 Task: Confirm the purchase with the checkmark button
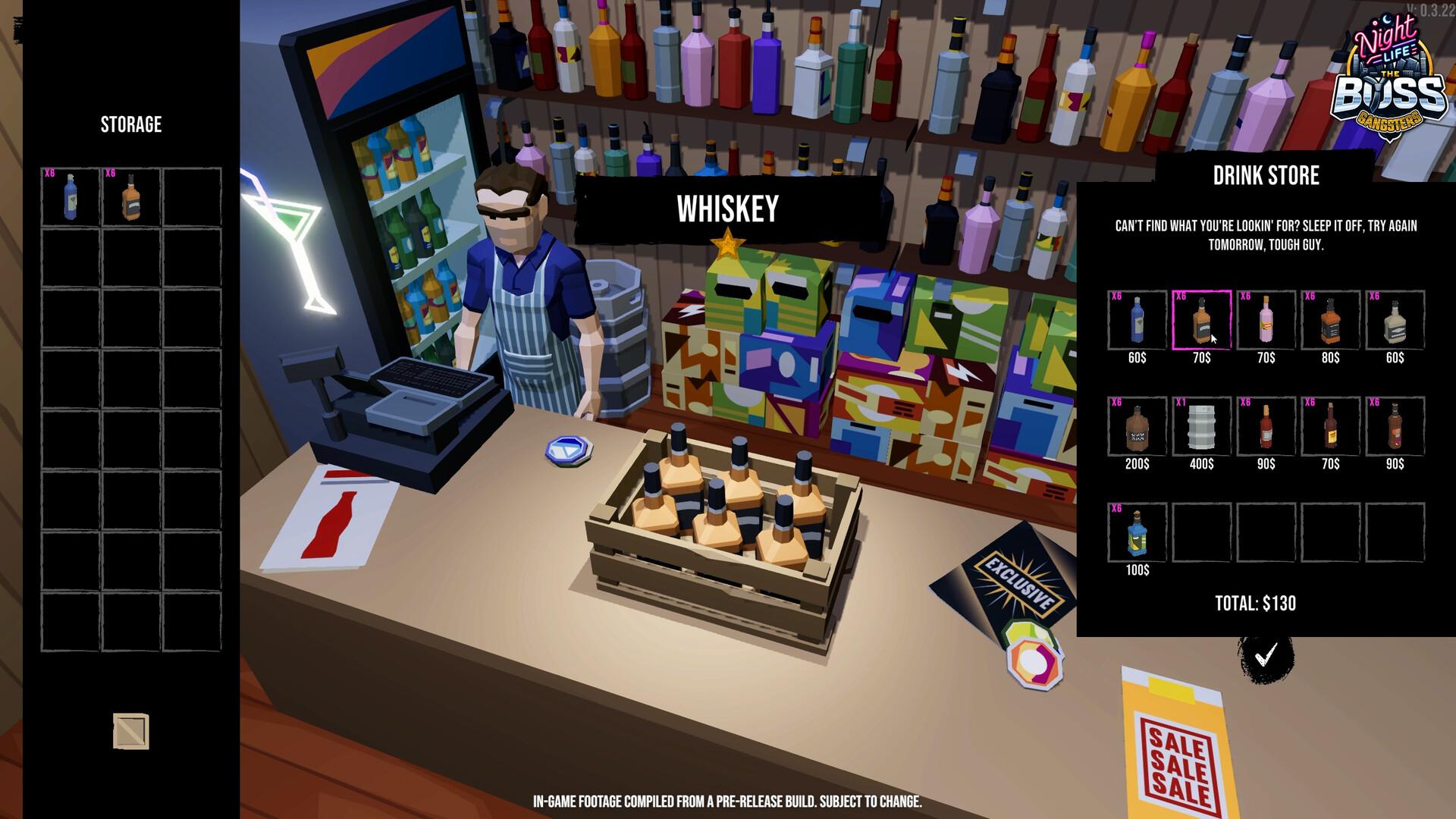click(x=1266, y=656)
